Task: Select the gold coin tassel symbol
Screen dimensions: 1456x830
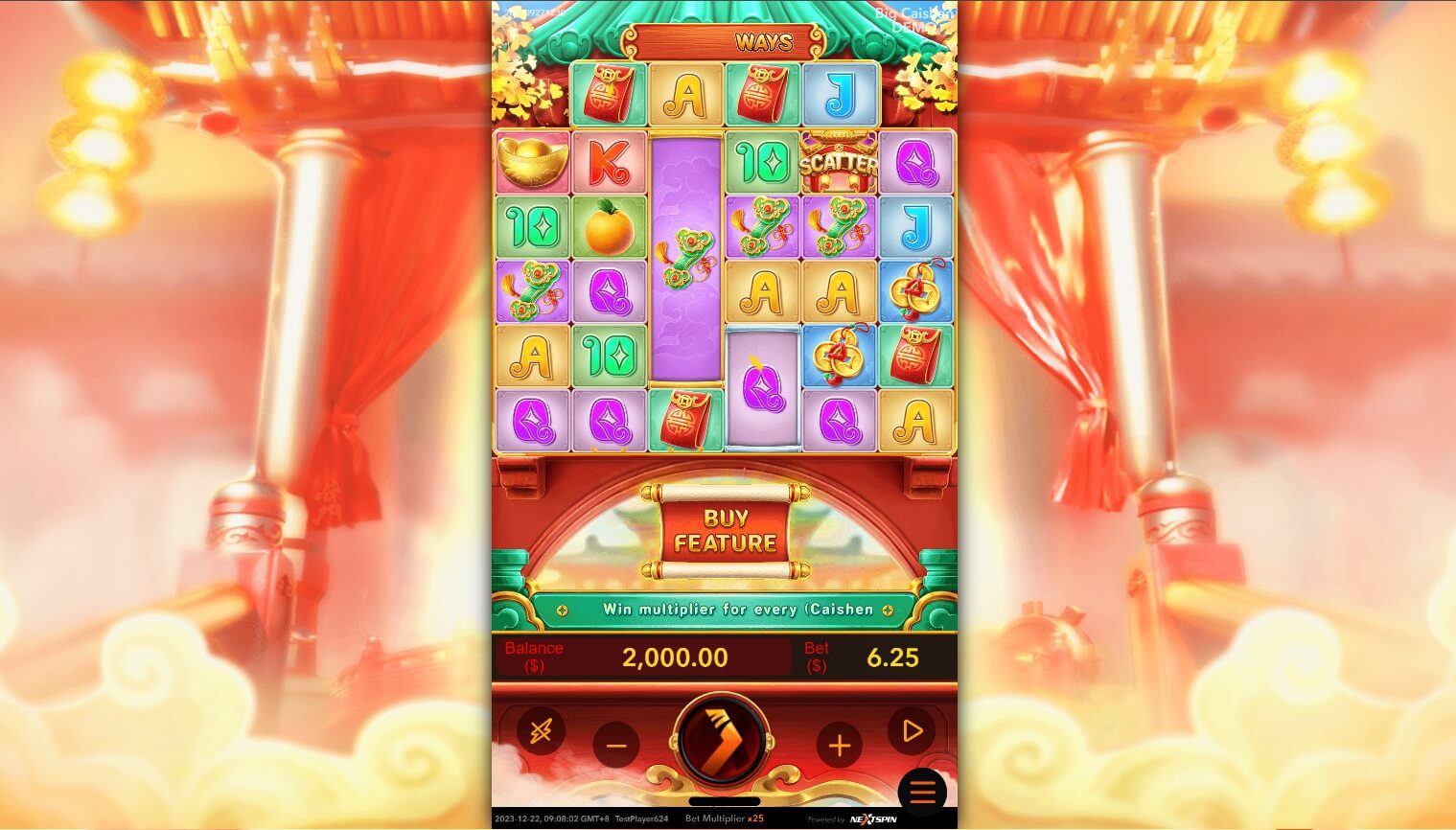Action: point(914,292)
